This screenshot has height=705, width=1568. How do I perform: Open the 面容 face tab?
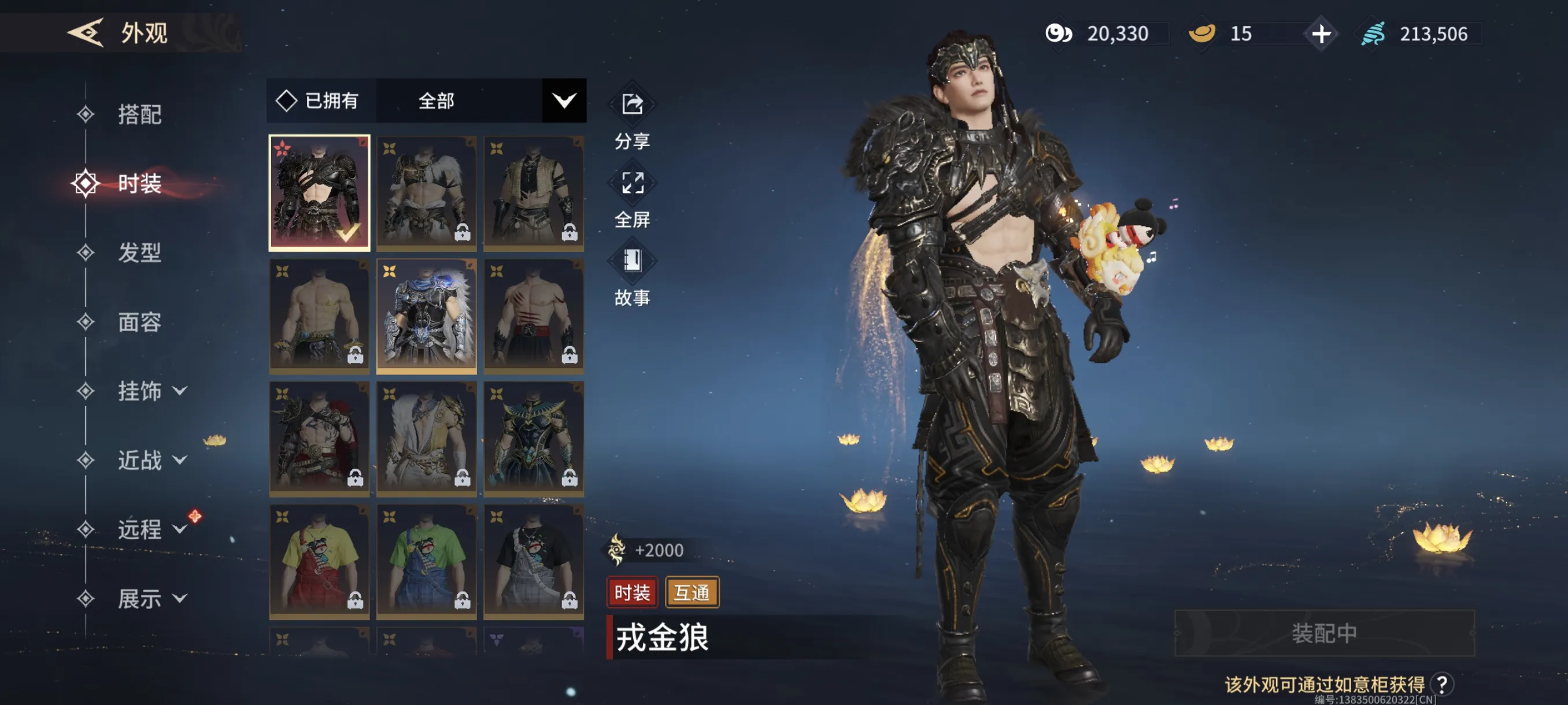coord(139,322)
